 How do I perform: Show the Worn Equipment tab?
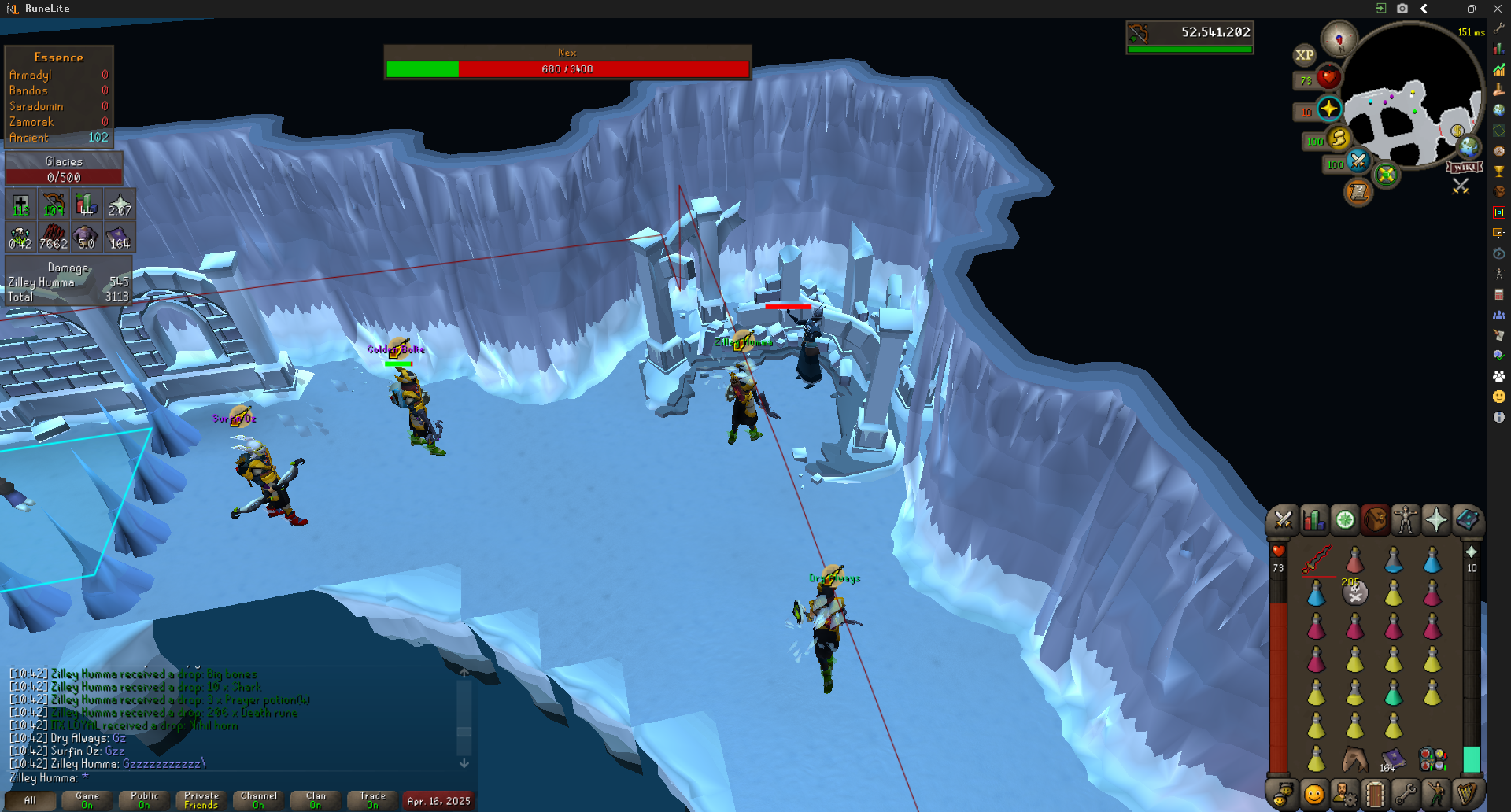1406,520
